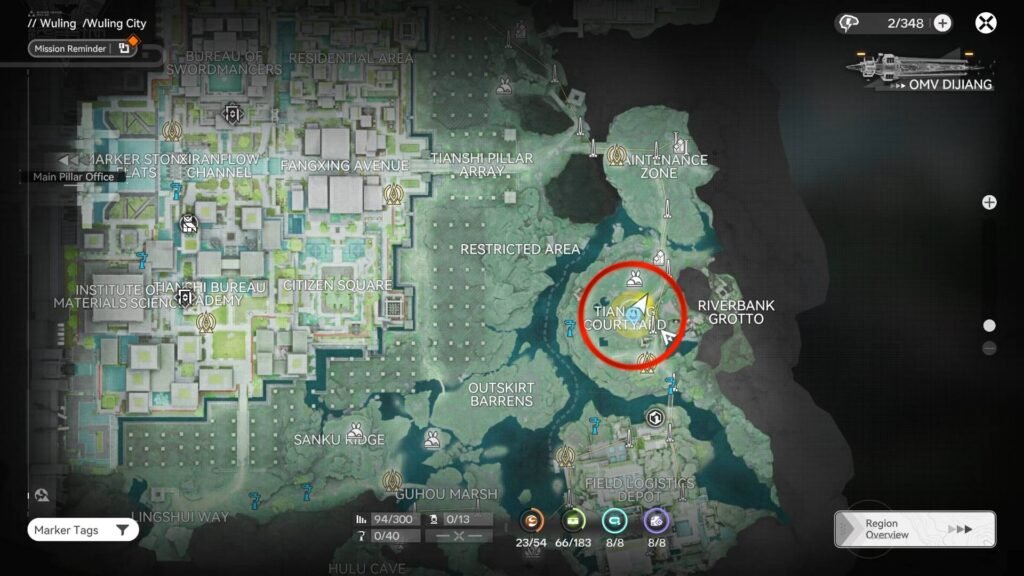1024x576 pixels.
Task: Add more to the 2/348 counter
Action: coord(942,23)
